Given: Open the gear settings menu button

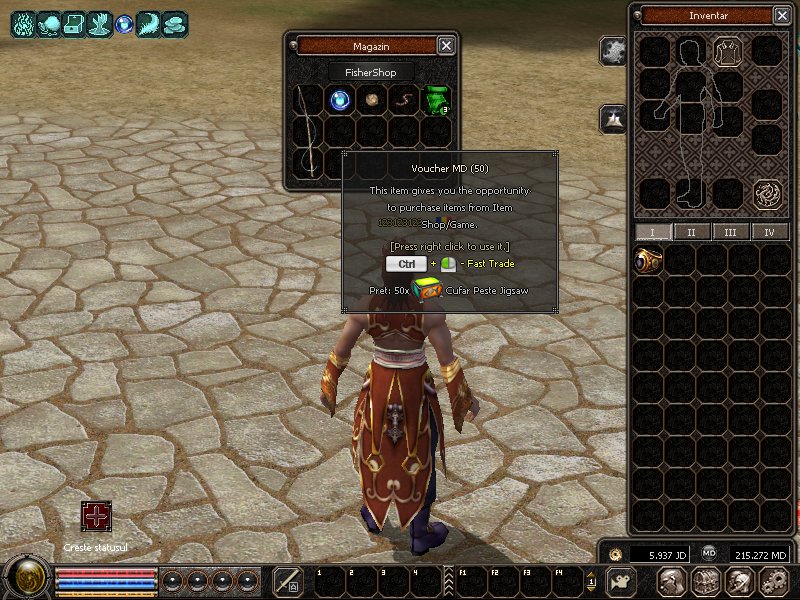Looking at the screenshot, I should pyautogui.click(x=773, y=581).
